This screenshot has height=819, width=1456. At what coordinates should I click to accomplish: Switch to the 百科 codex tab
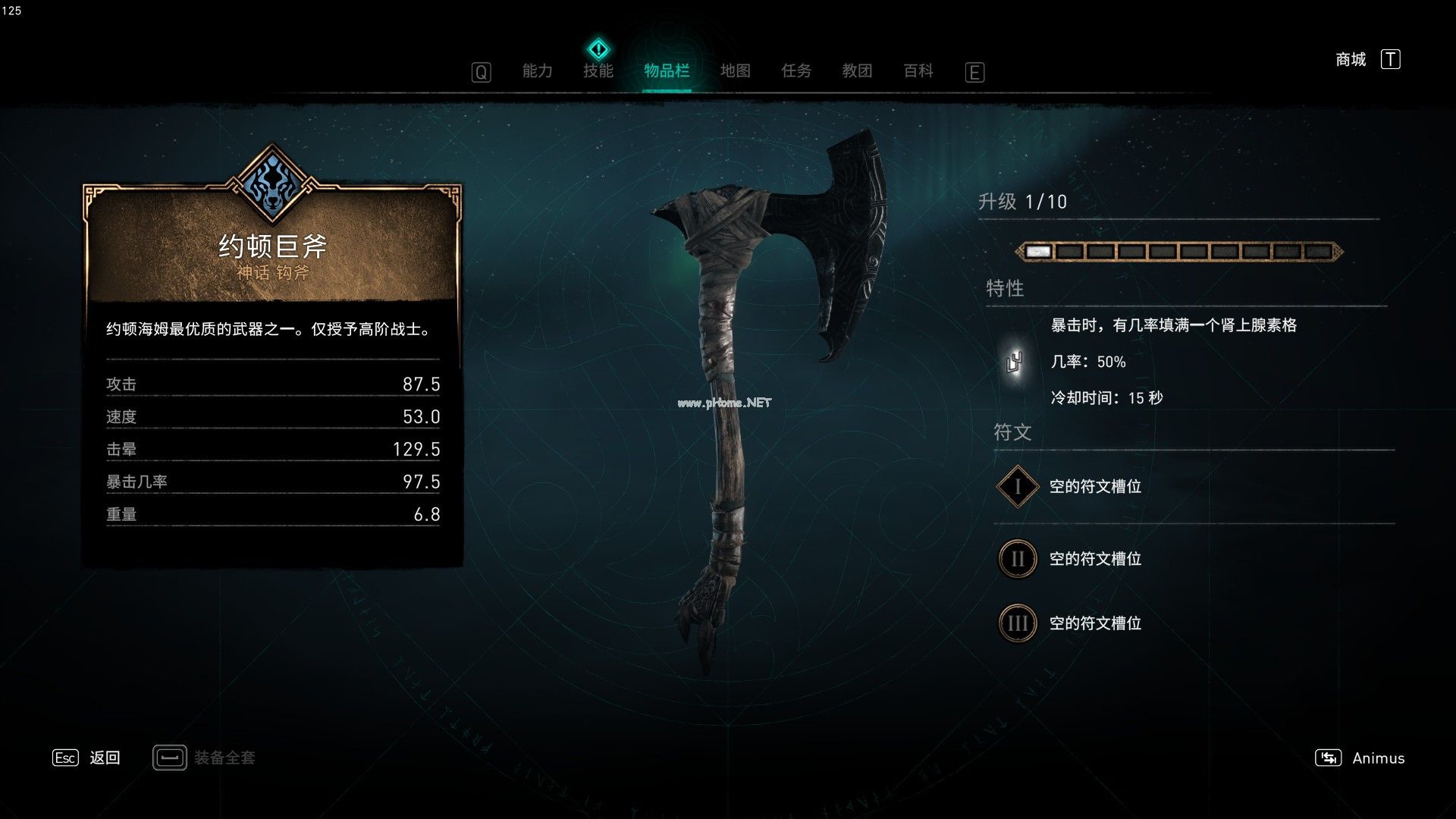point(918,71)
